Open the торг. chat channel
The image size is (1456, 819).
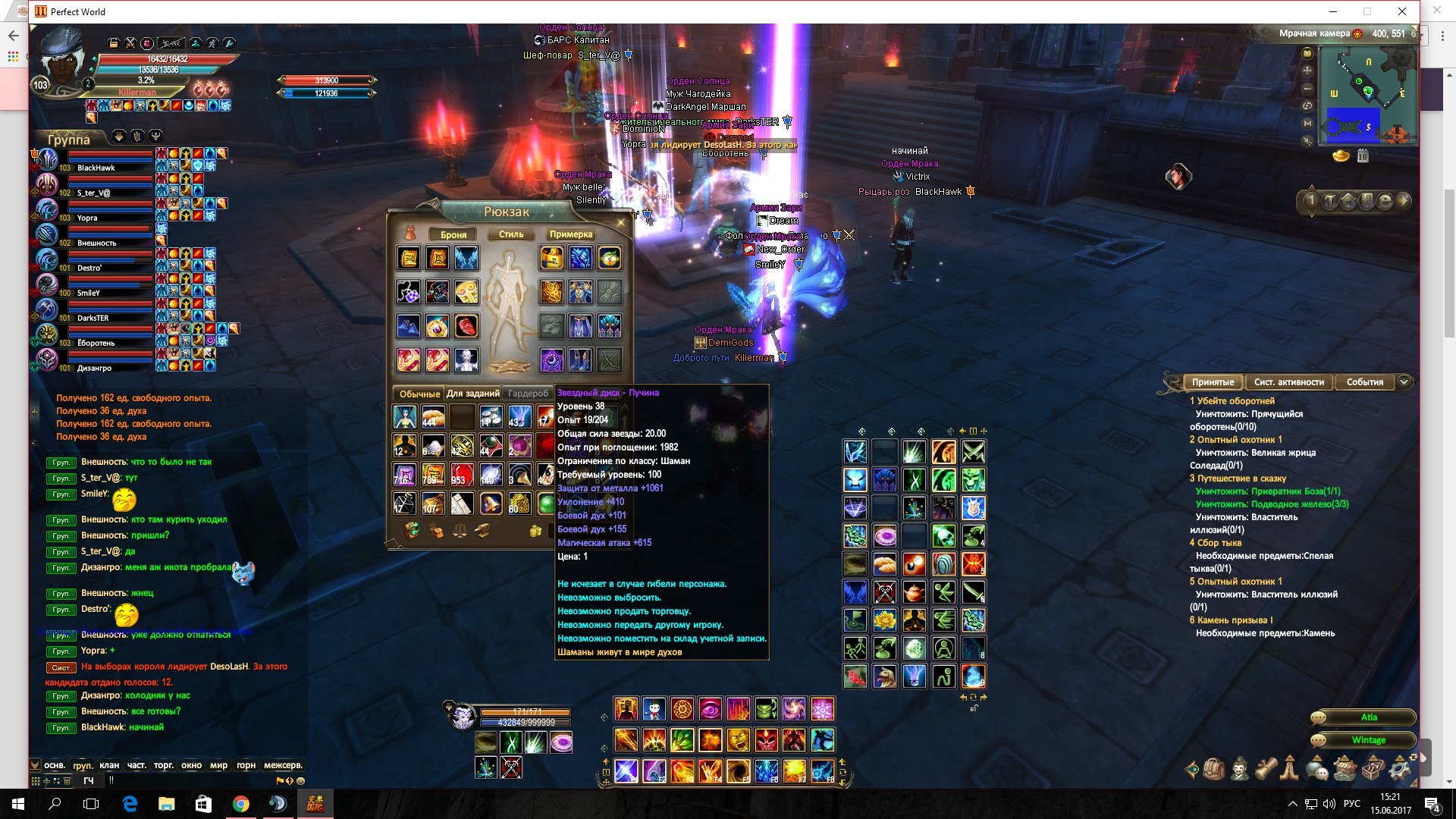tap(164, 765)
